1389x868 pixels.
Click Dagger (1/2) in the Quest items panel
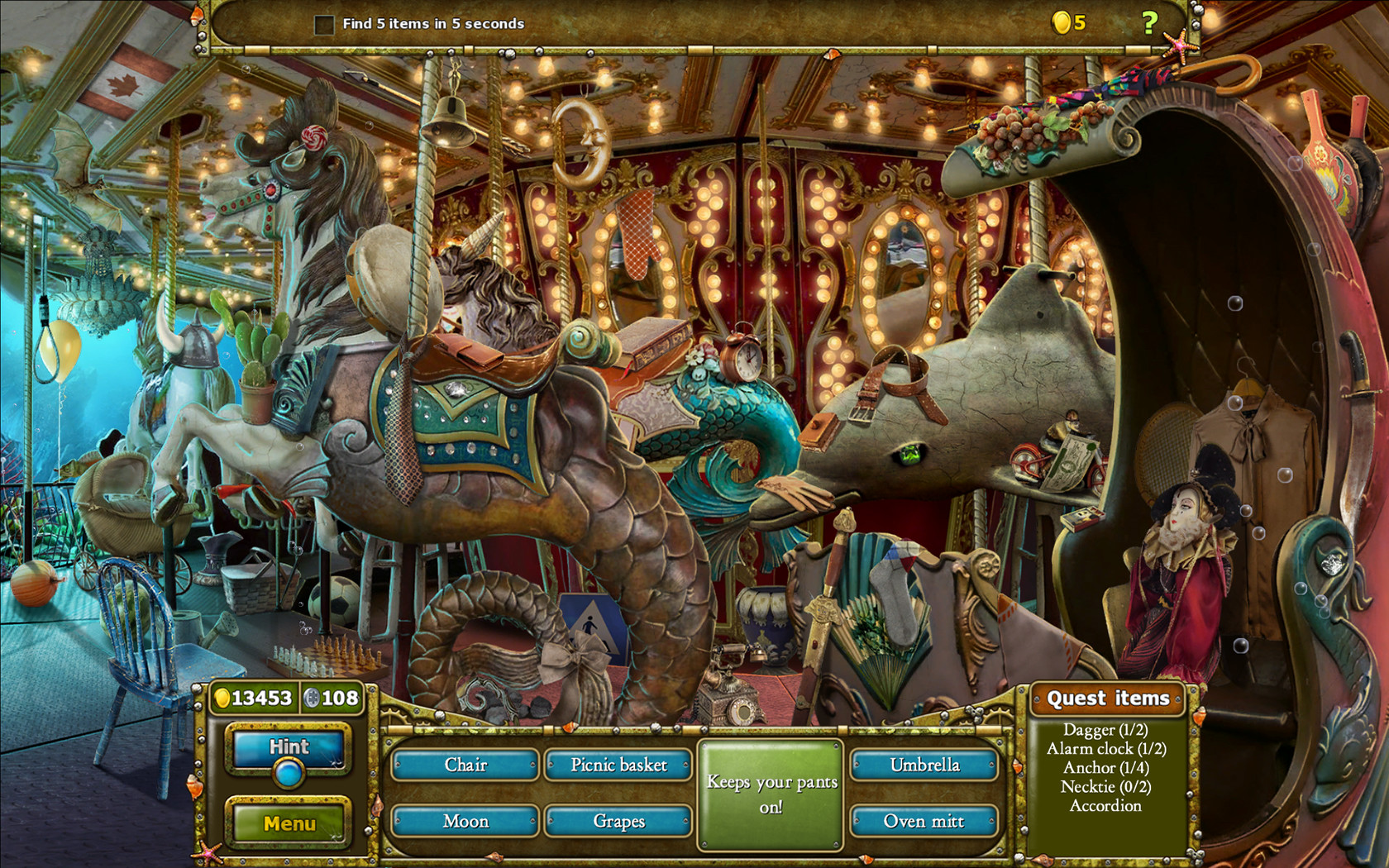(1106, 731)
